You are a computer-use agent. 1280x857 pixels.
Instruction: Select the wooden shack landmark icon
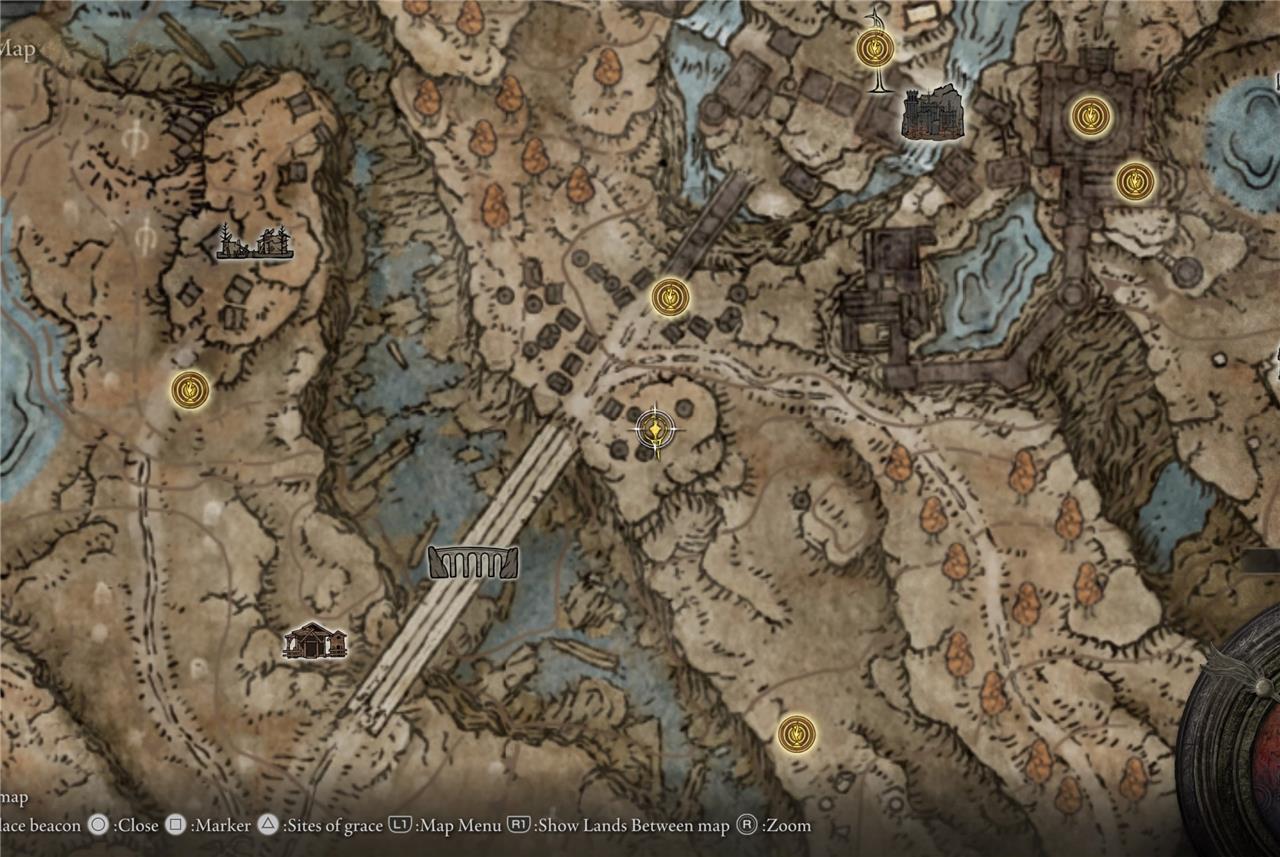tap(315, 641)
